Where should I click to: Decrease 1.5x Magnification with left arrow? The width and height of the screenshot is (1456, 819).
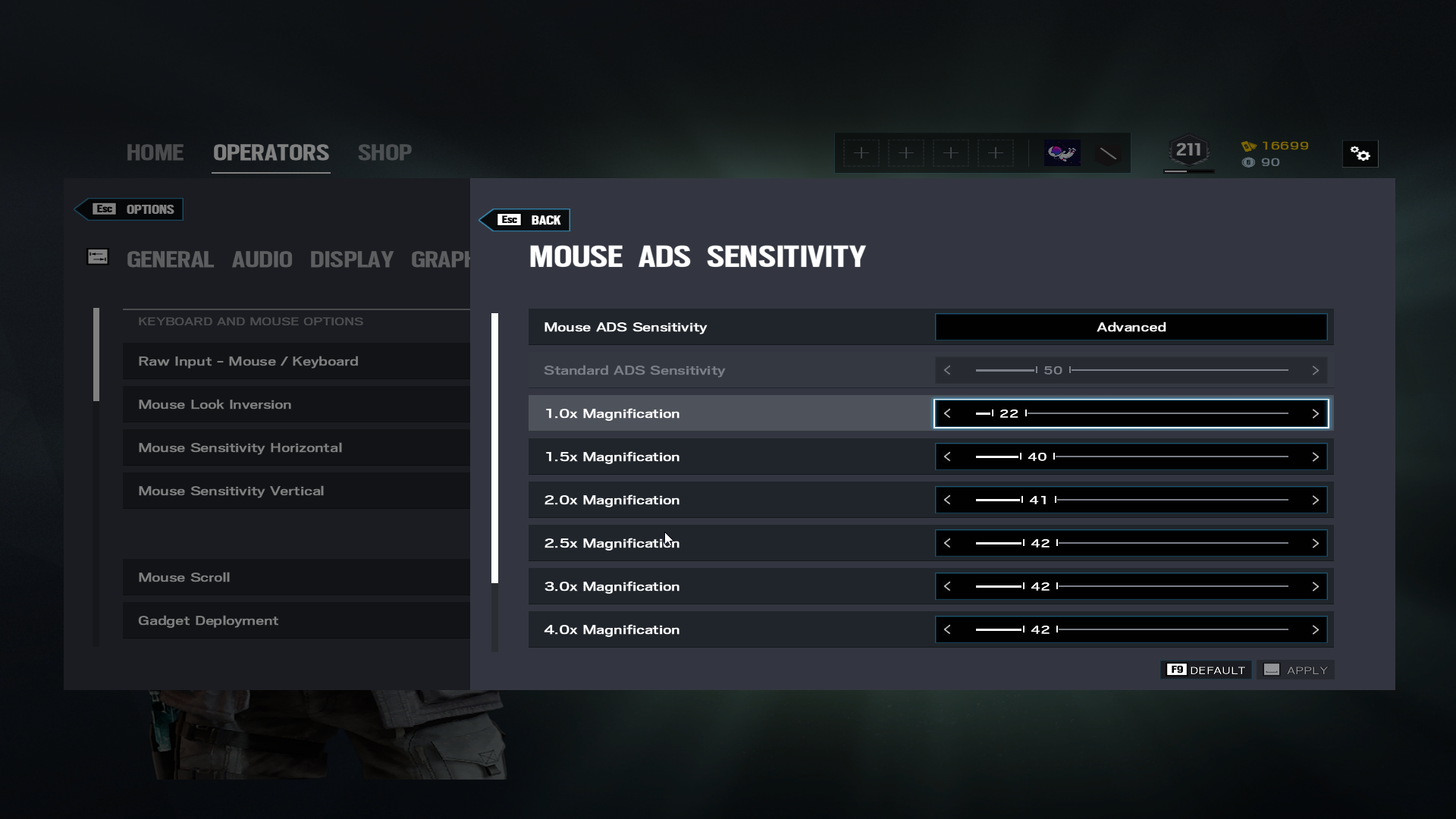coord(947,457)
